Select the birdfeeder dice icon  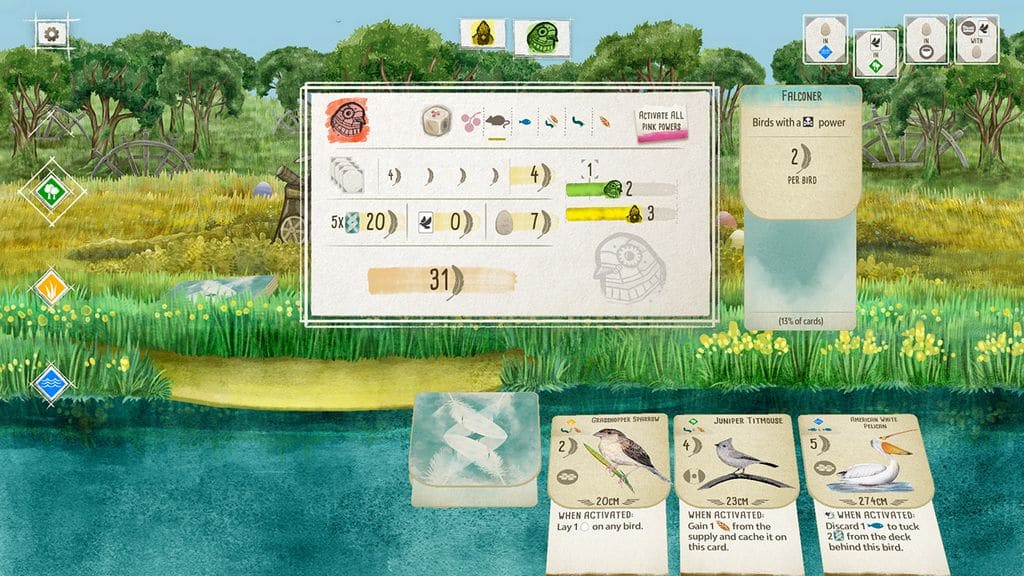[436, 121]
